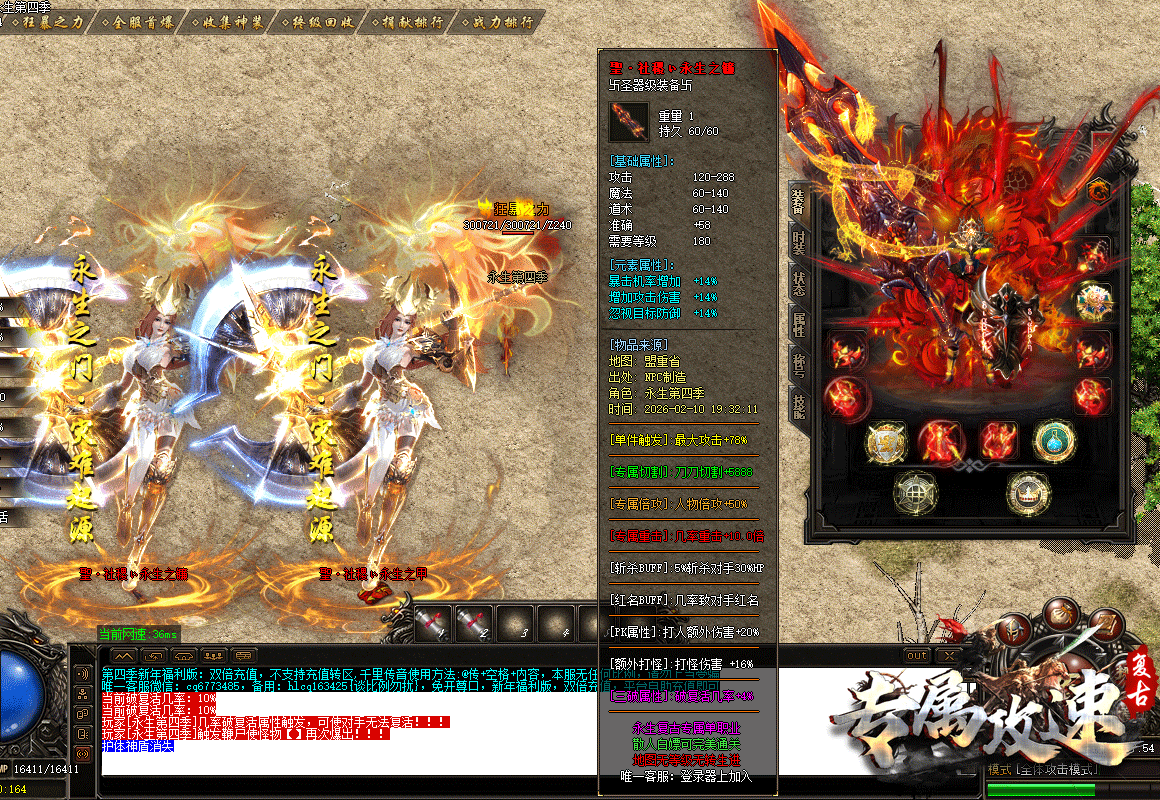
Task: Show the 战力排行 power ranking
Action: [x=497, y=21]
